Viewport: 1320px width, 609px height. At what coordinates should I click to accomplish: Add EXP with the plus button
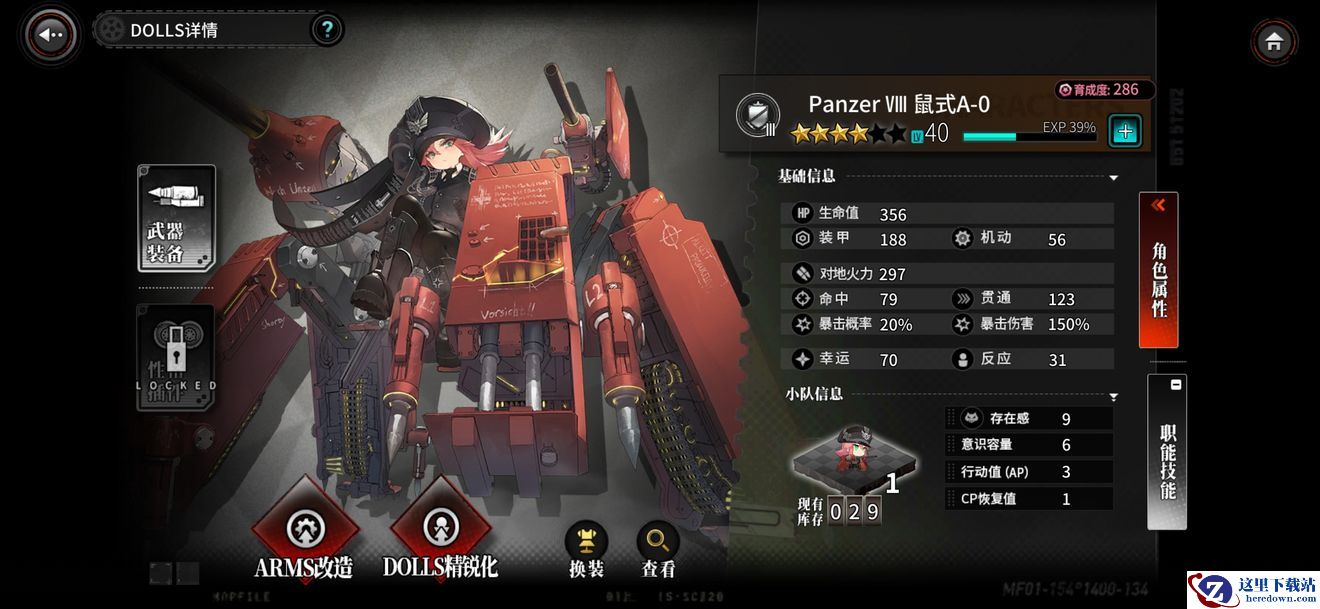coord(1125,131)
